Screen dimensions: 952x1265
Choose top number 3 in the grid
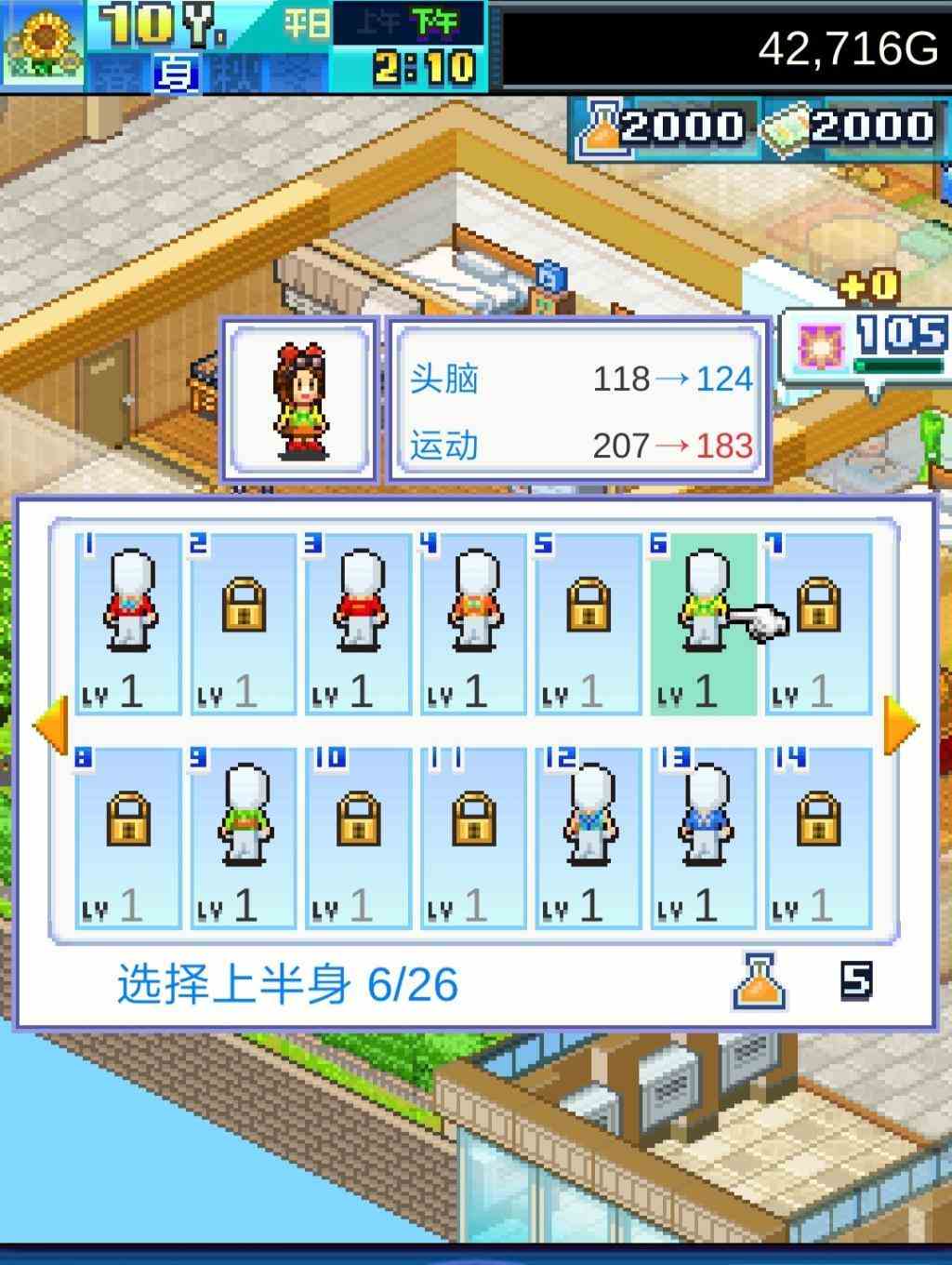[x=359, y=623]
